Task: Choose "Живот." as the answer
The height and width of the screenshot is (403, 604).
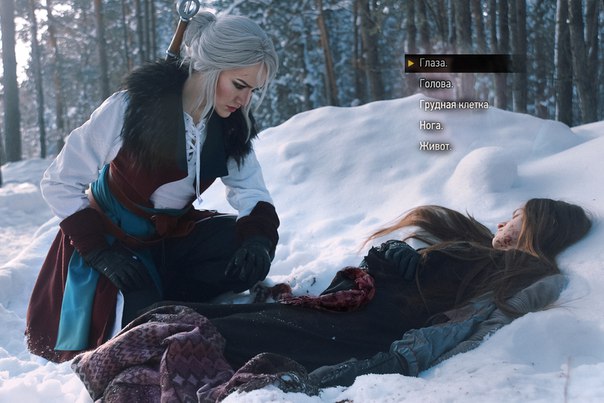Action: (x=435, y=146)
